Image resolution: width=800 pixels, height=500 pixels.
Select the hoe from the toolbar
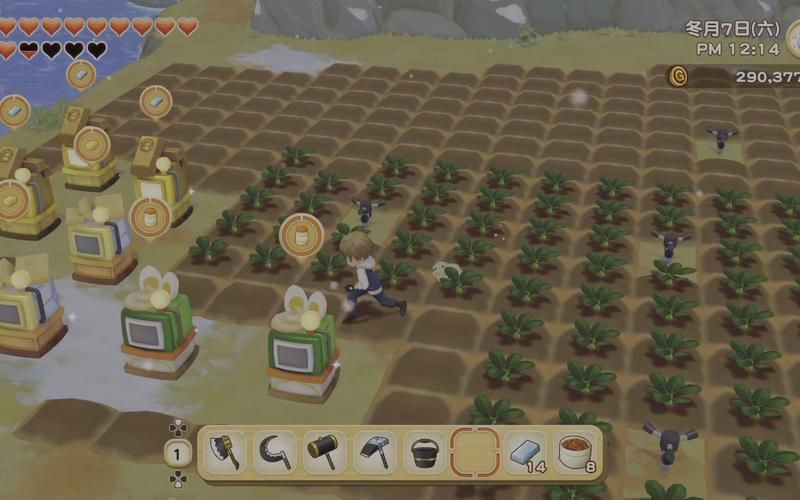coord(374,452)
